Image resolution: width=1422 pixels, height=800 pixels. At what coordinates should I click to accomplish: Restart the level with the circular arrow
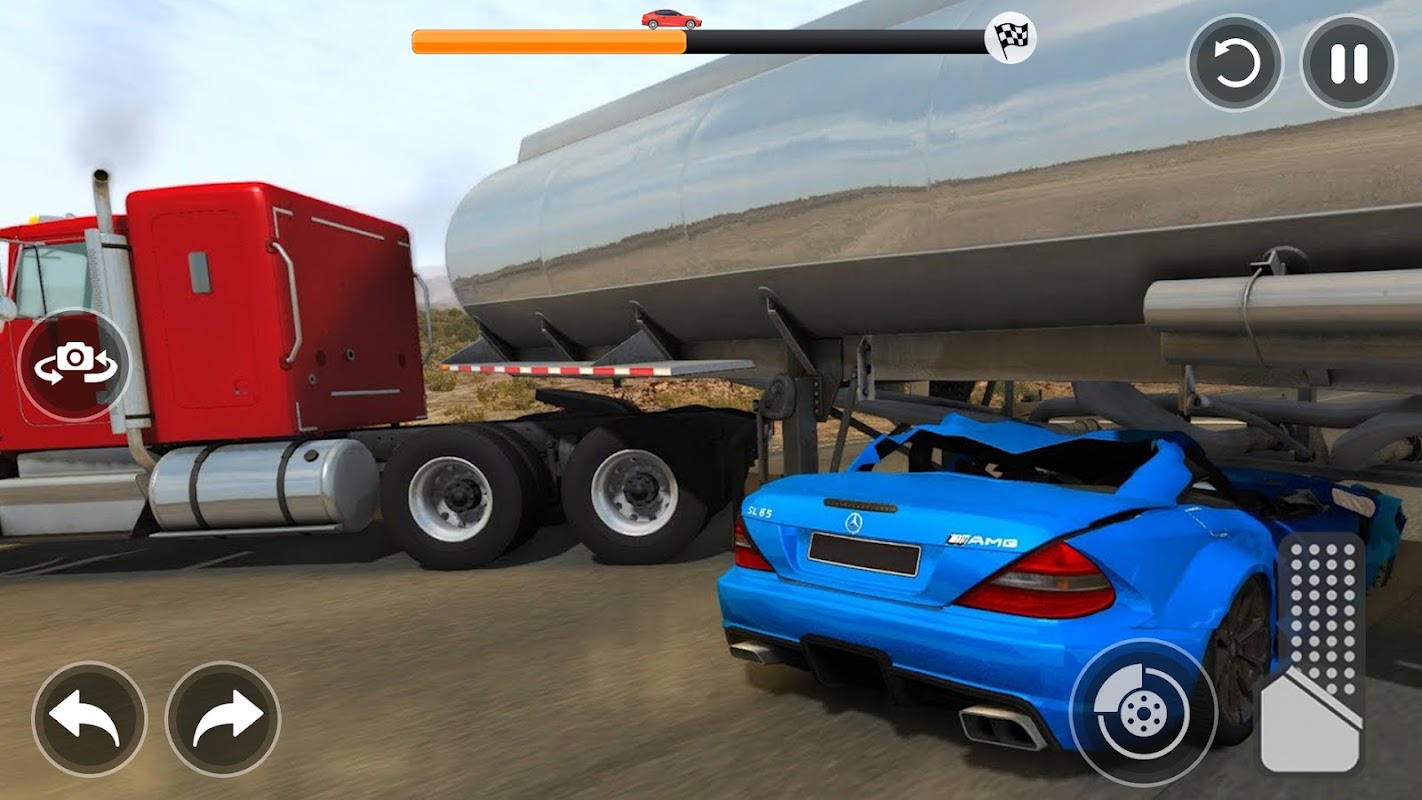click(x=1235, y=63)
